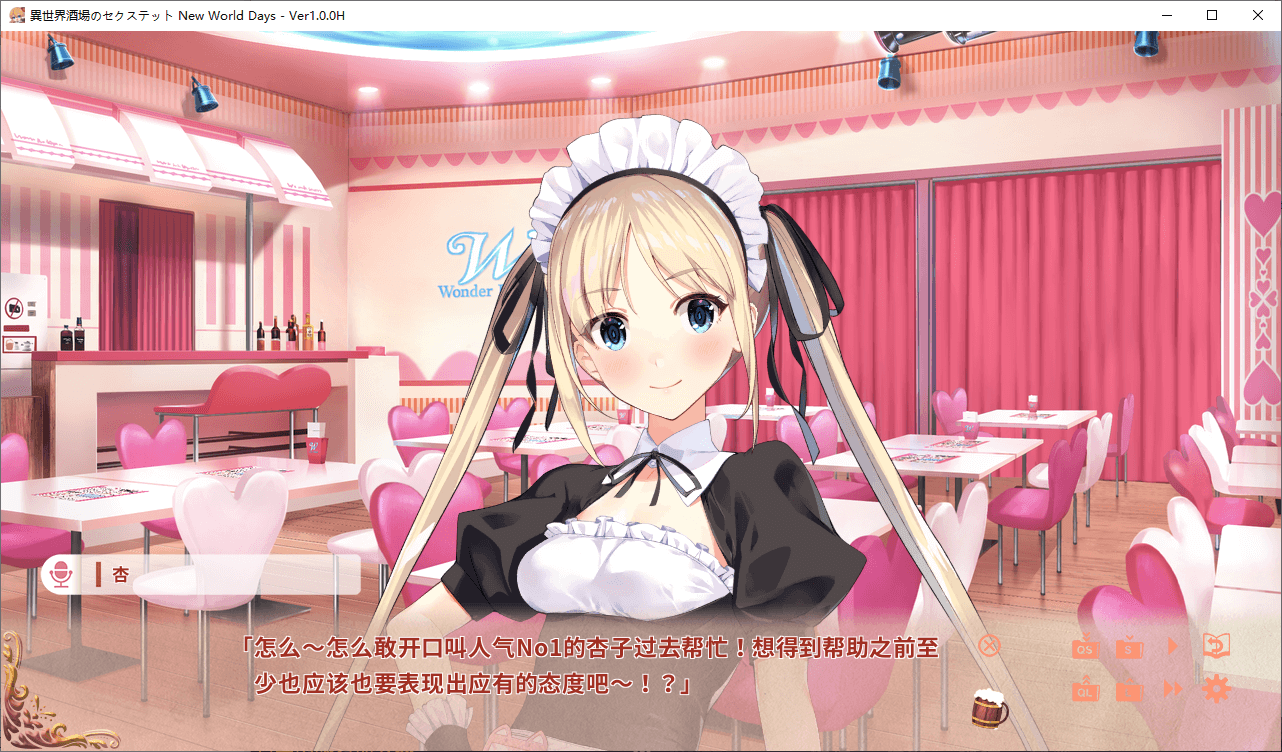Close the game window
The height and width of the screenshot is (752, 1282).
(x=1257, y=15)
